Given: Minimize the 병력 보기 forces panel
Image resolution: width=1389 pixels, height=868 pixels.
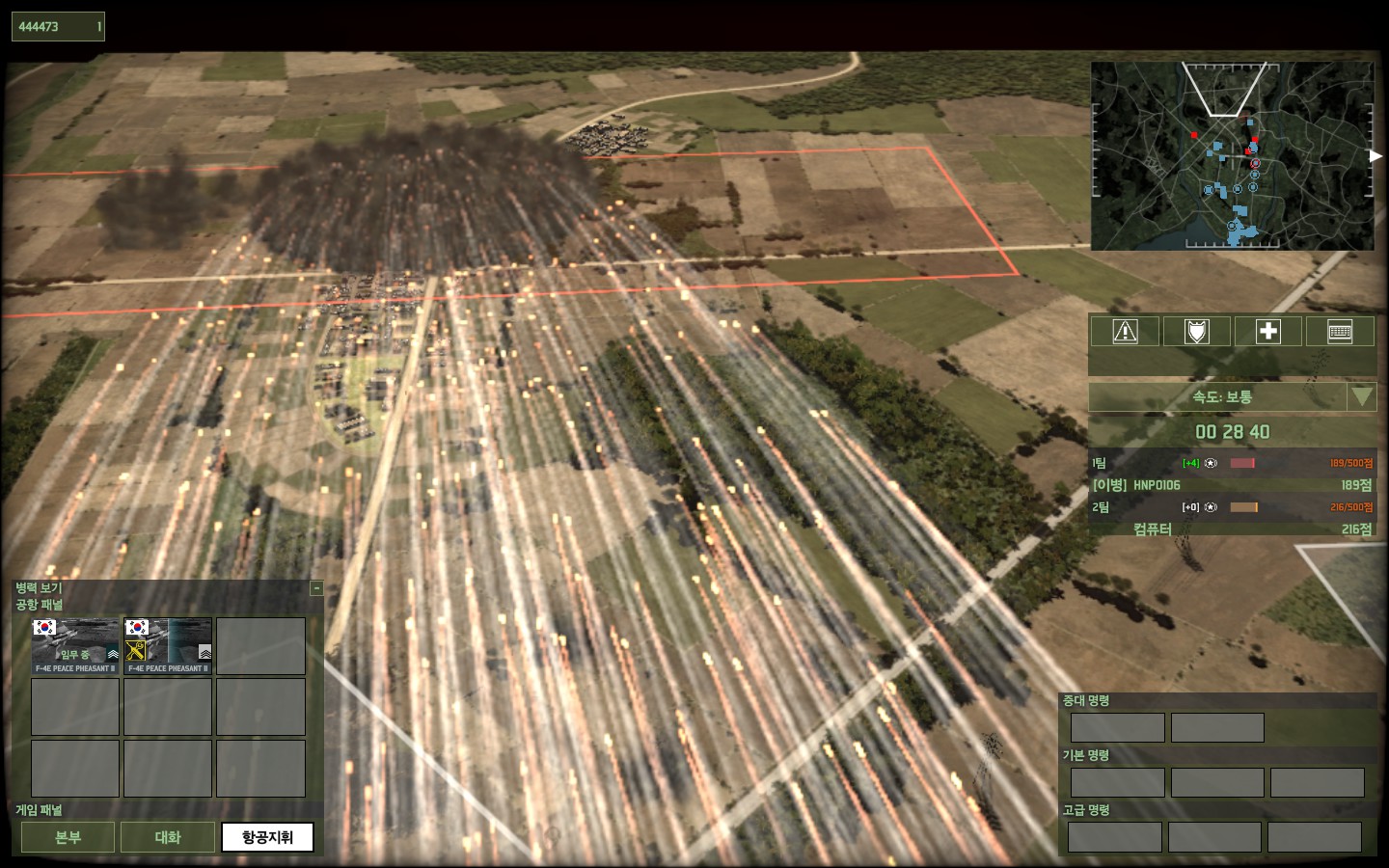Looking at the screenshot, I should click(316, 588).
